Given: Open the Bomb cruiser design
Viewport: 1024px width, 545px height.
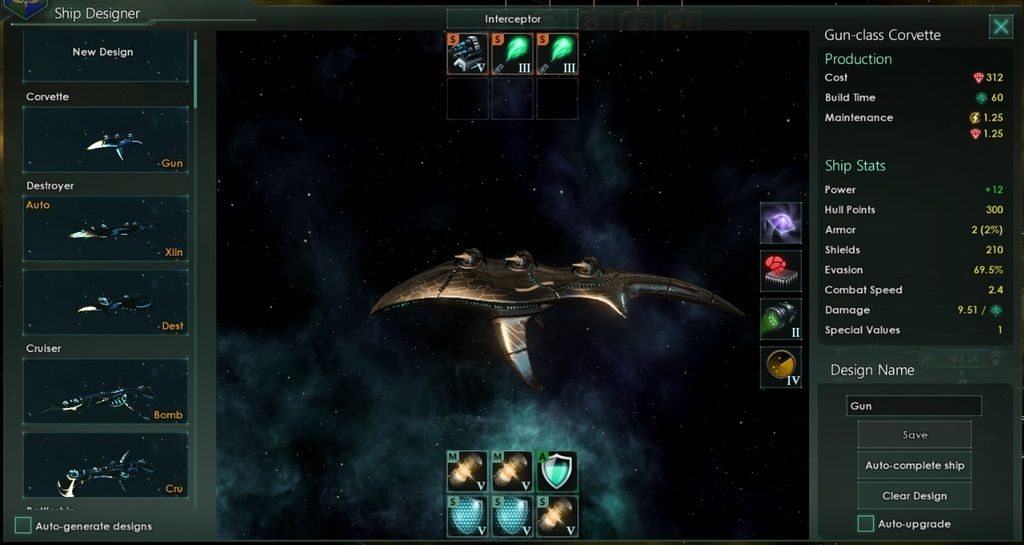Looking at the screenshot, I should click(105, 391).
